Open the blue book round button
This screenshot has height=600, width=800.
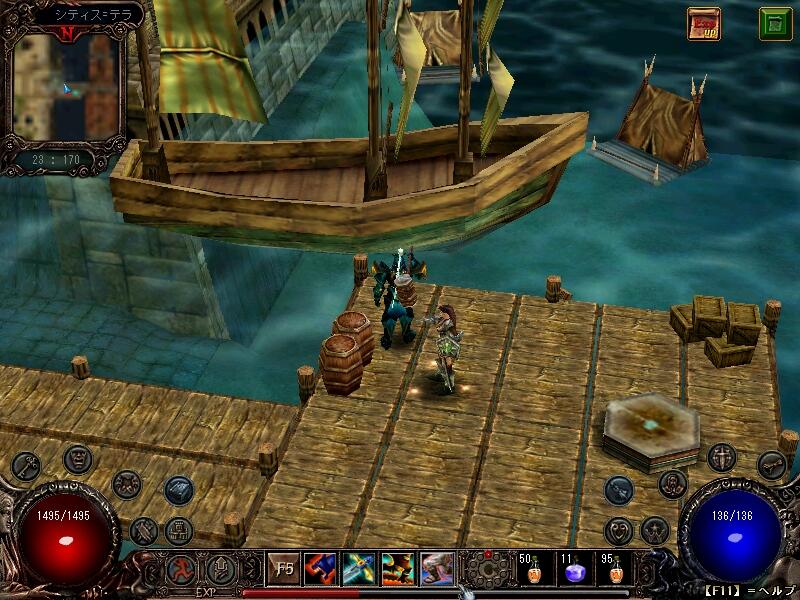[x=178, y=489]
